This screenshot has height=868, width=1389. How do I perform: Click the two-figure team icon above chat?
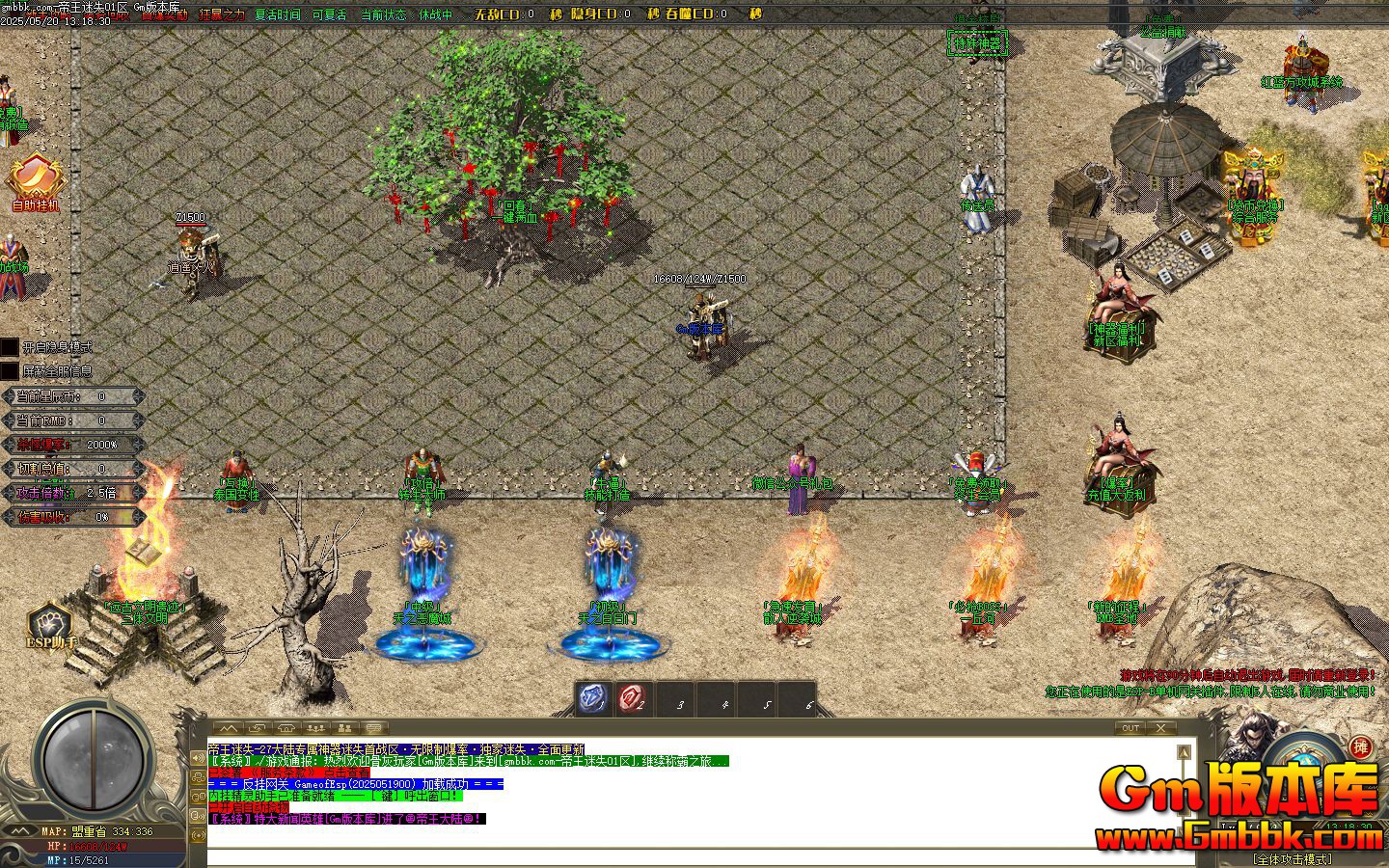[x=346, y=729]
